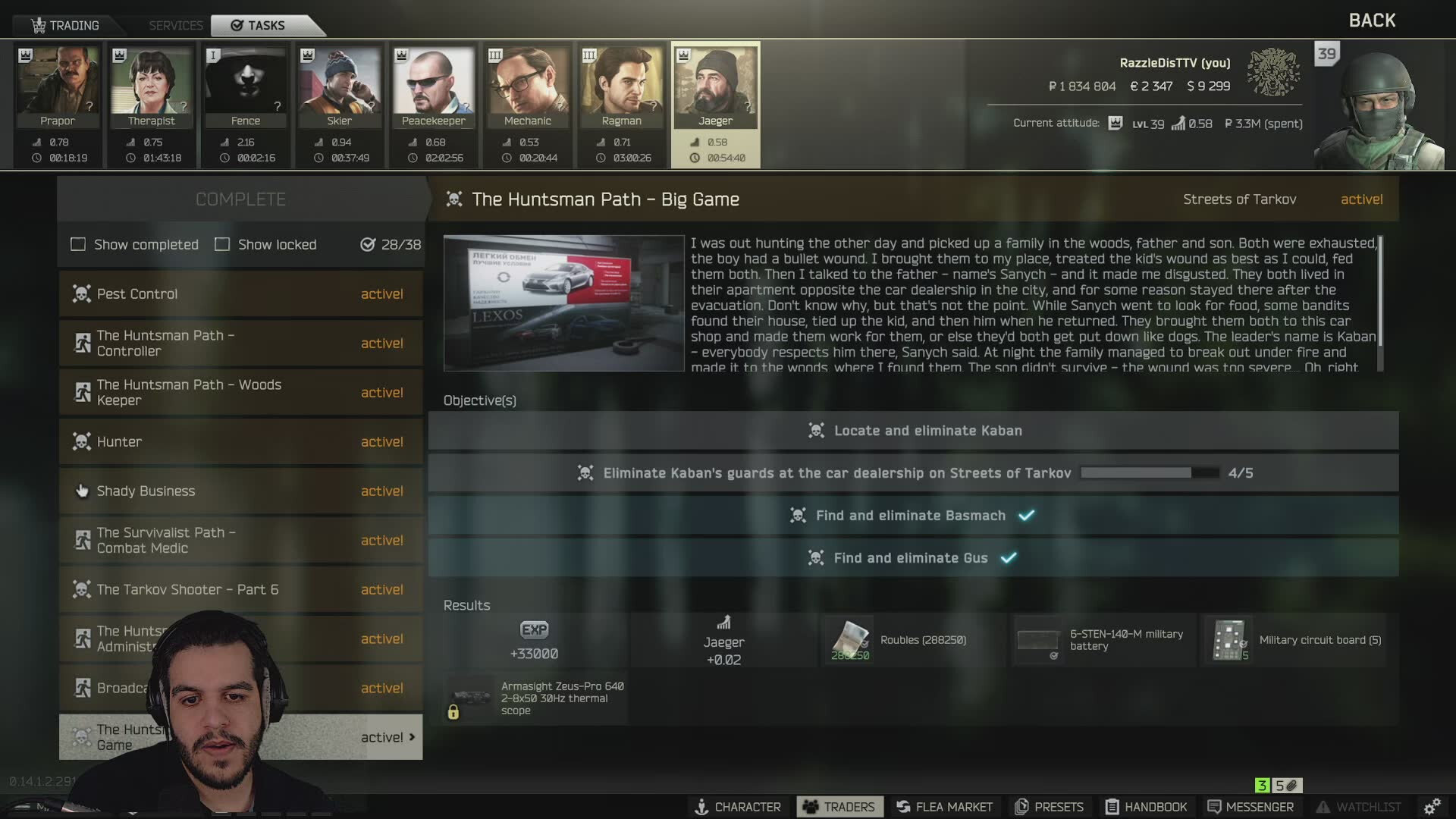
Task: Select the Peacekeeper trader
Action: 434,86
